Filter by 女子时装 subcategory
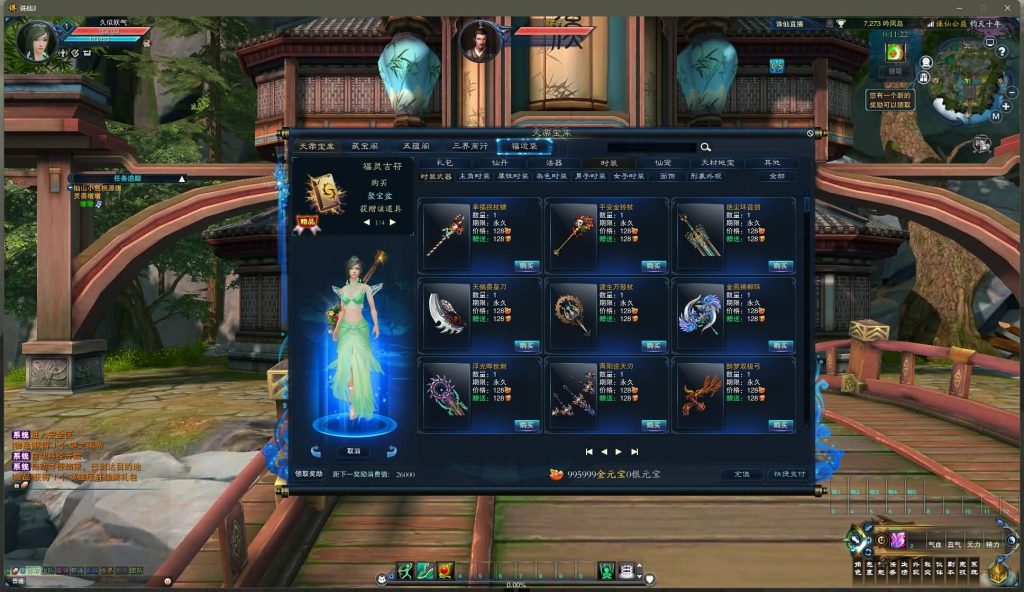The height and width of the screenshot is (592, 1024). point(627,176)
